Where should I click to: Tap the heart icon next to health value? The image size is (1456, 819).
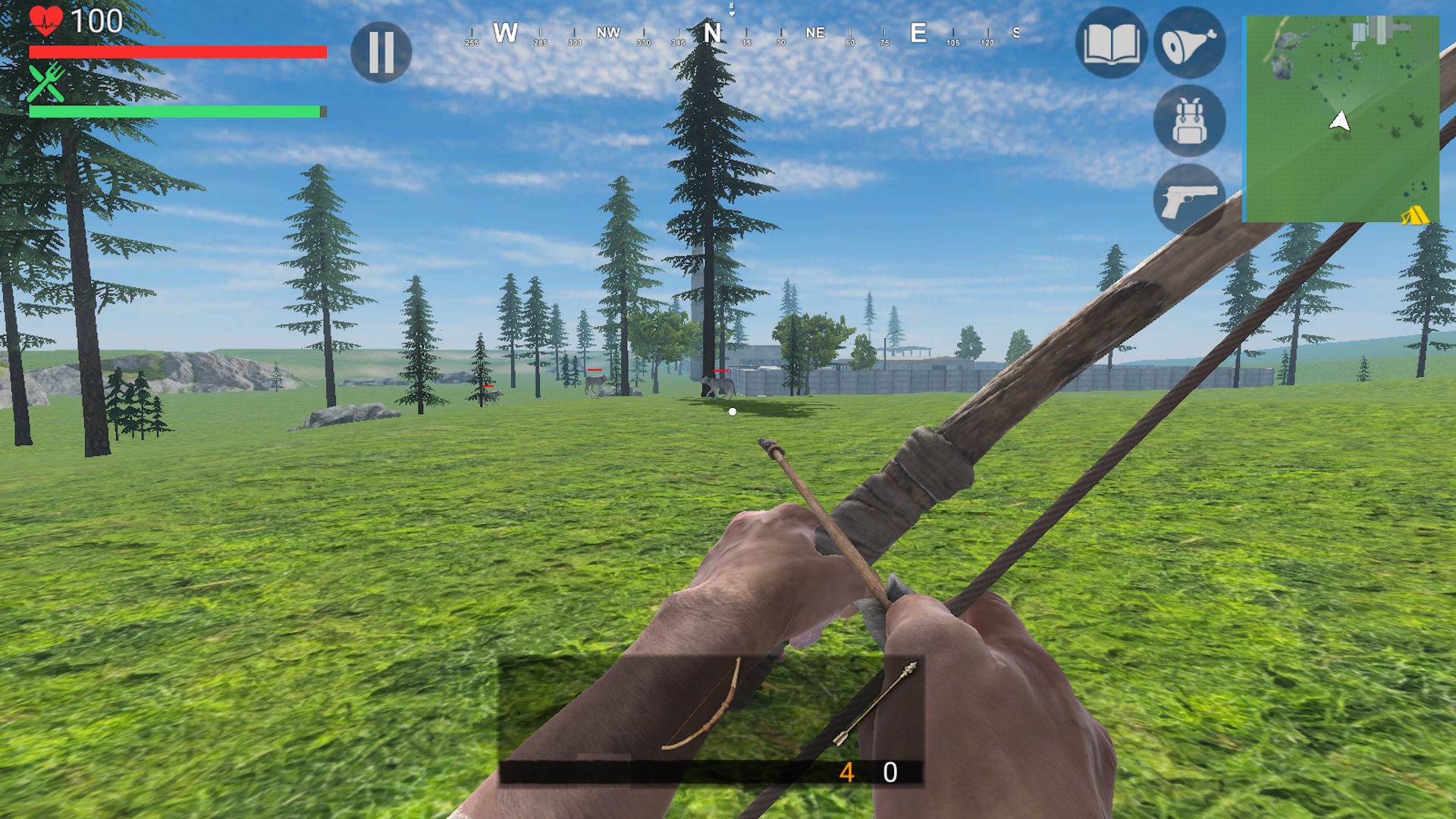[x=45, y=20]
